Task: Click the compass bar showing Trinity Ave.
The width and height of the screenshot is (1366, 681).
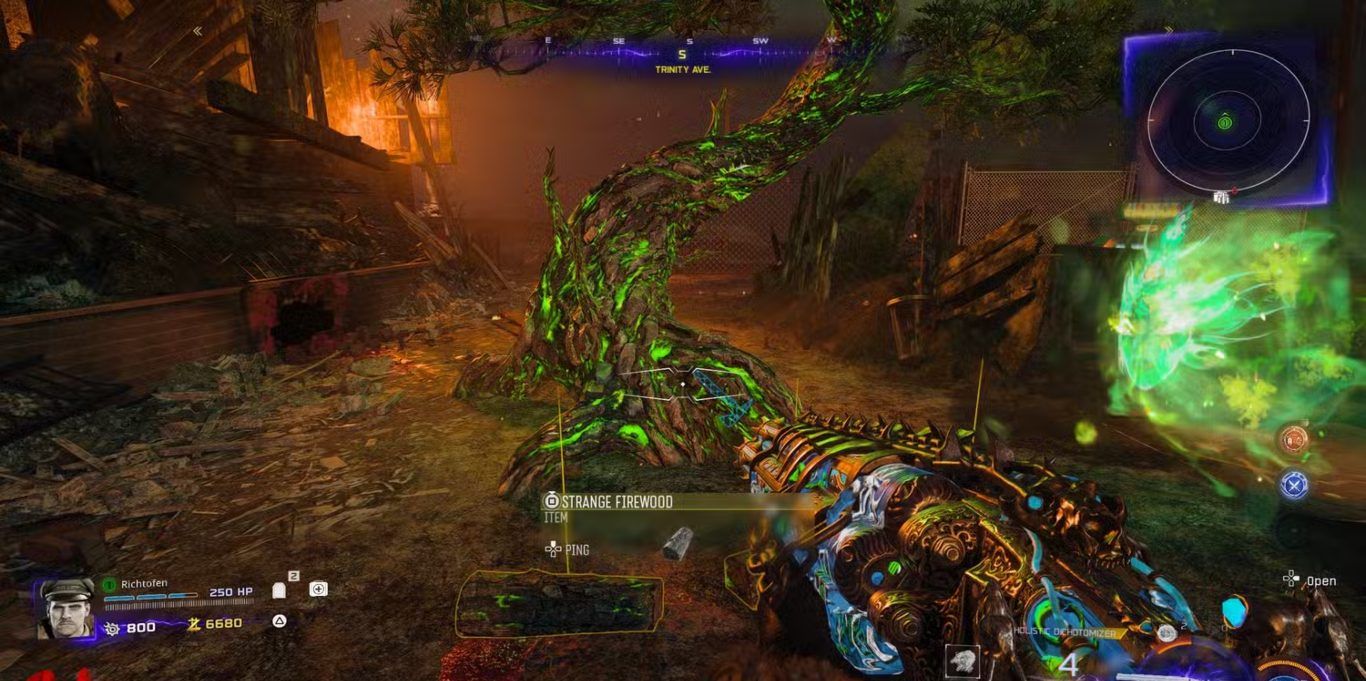Action: pyautogui.click(x=684, y=53)
